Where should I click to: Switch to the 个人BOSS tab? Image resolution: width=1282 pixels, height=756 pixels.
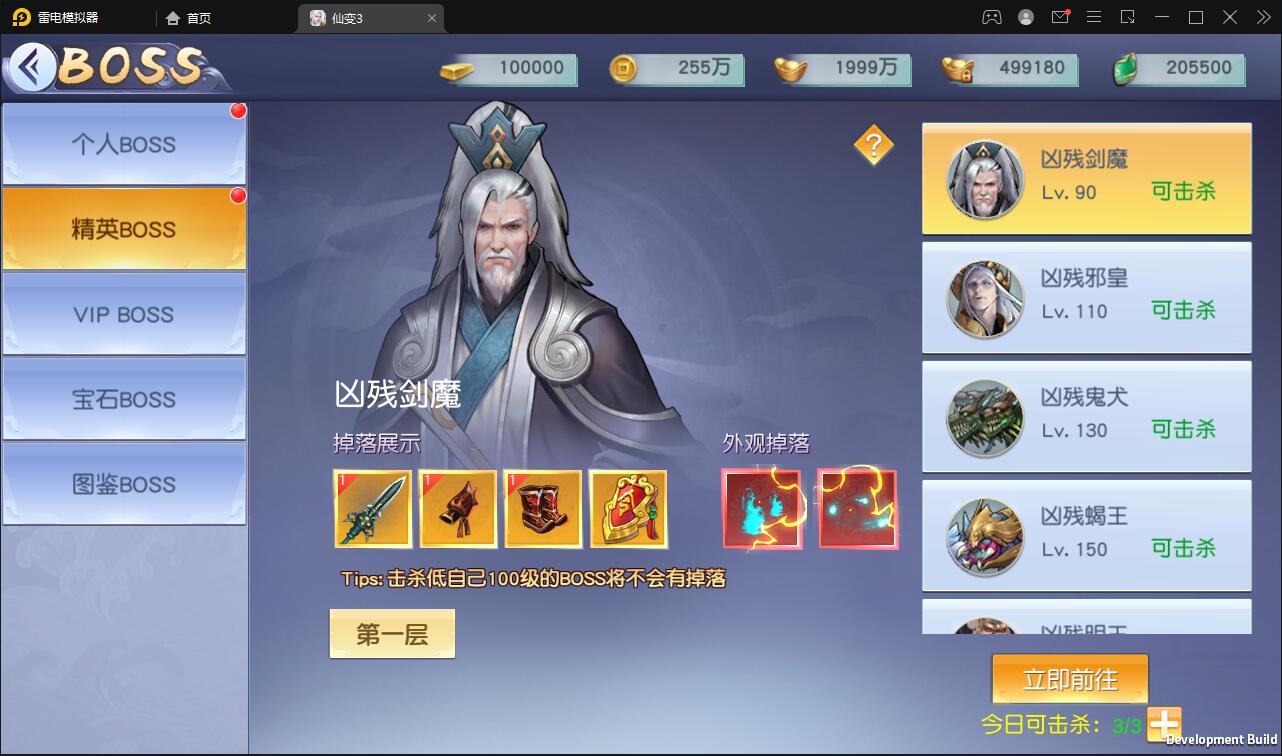point(122,144)
